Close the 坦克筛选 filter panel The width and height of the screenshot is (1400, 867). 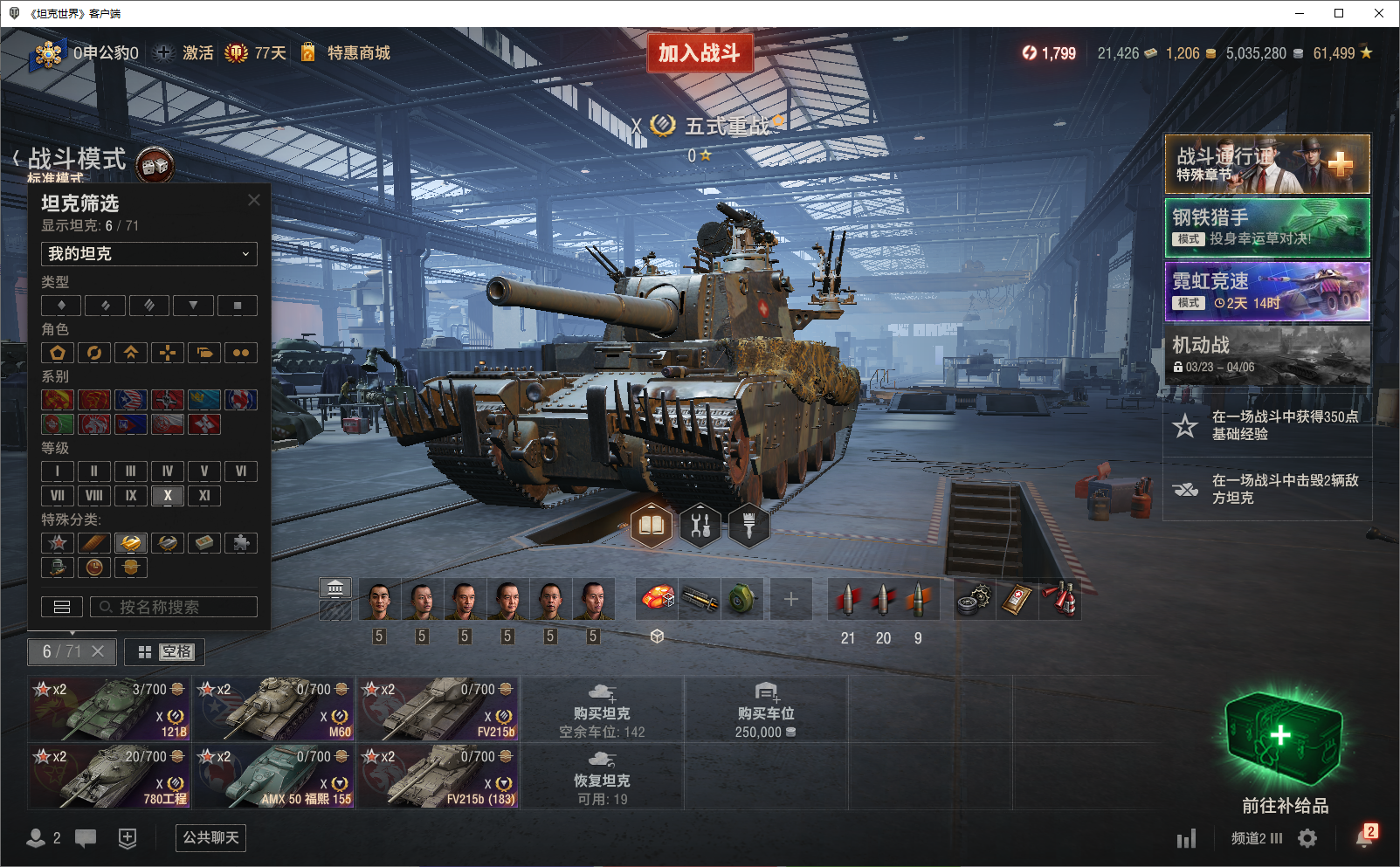point(254,200)
